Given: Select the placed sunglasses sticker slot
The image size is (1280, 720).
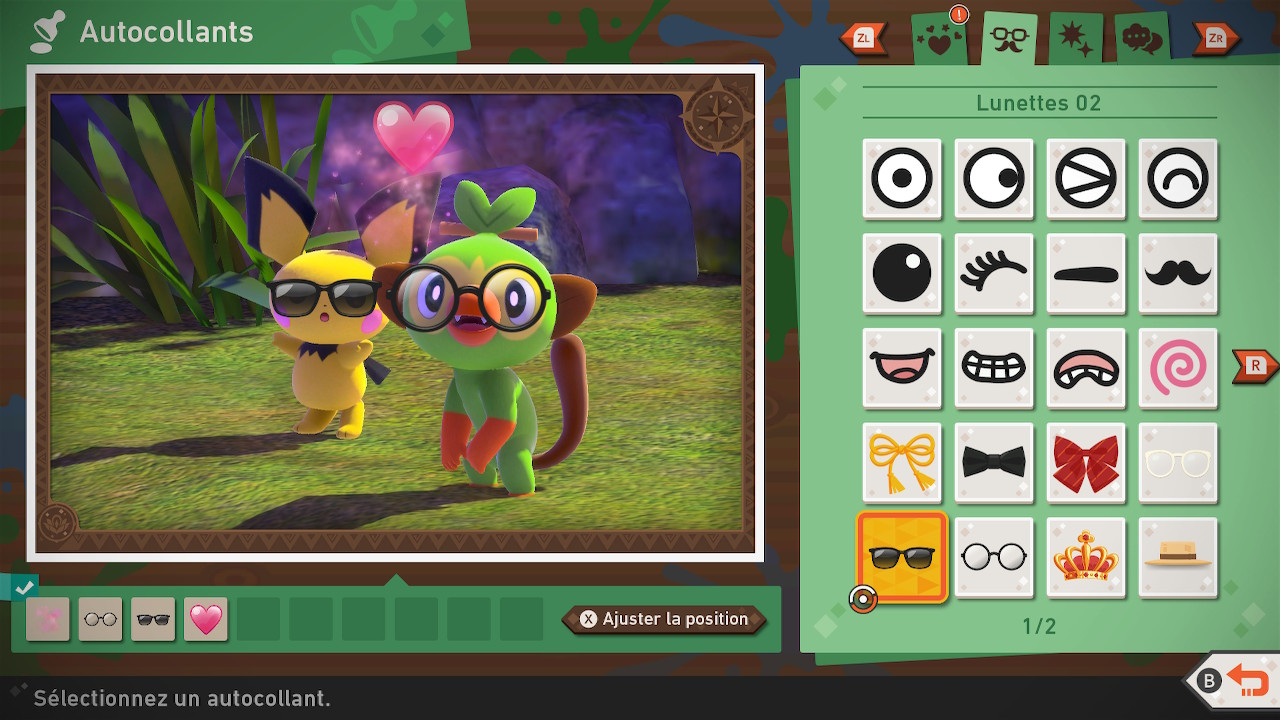Looking at the screenshot, I should click(x=153, y=619).
